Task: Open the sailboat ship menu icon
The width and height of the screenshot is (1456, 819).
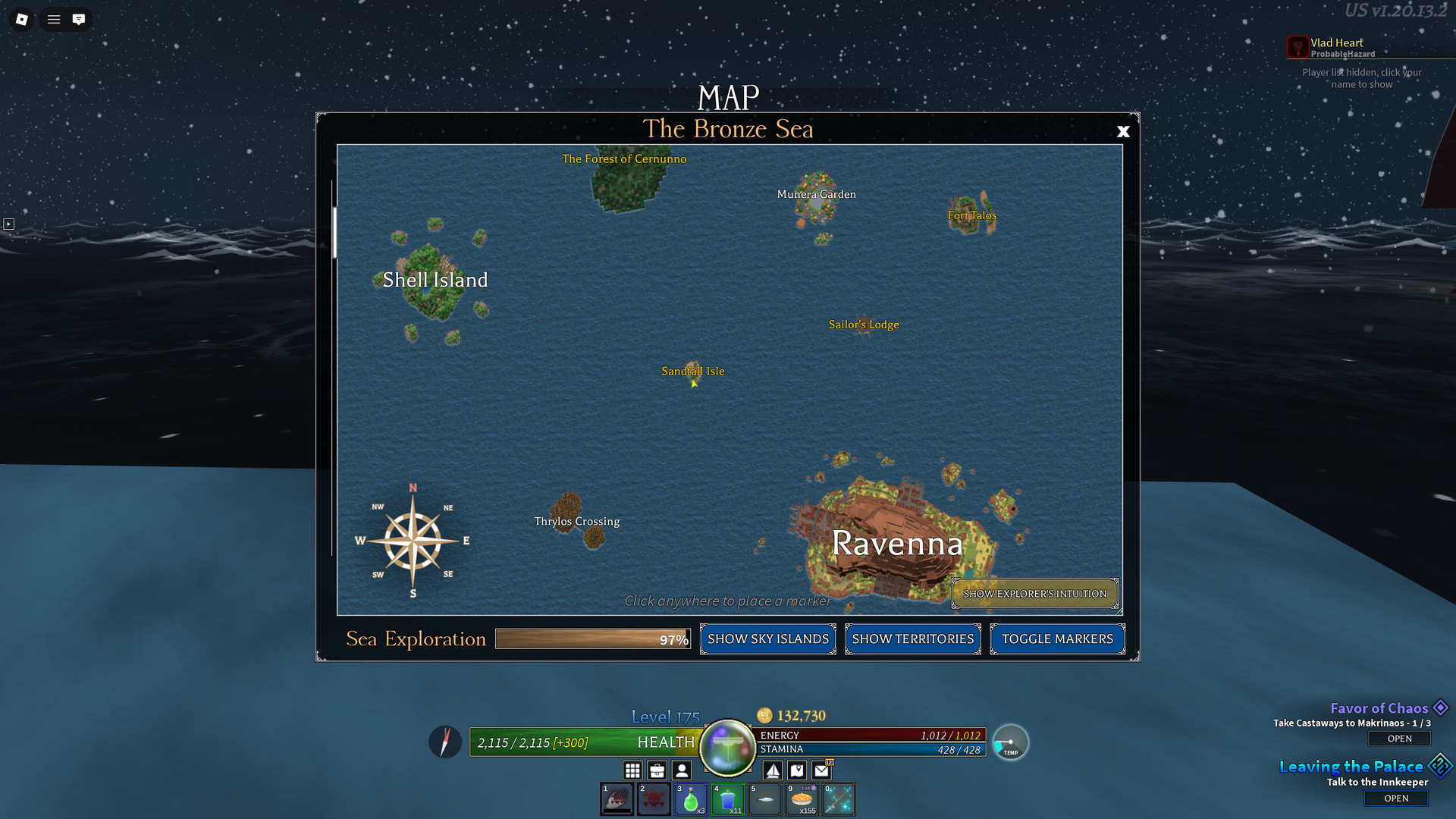Action: point(773,770)
